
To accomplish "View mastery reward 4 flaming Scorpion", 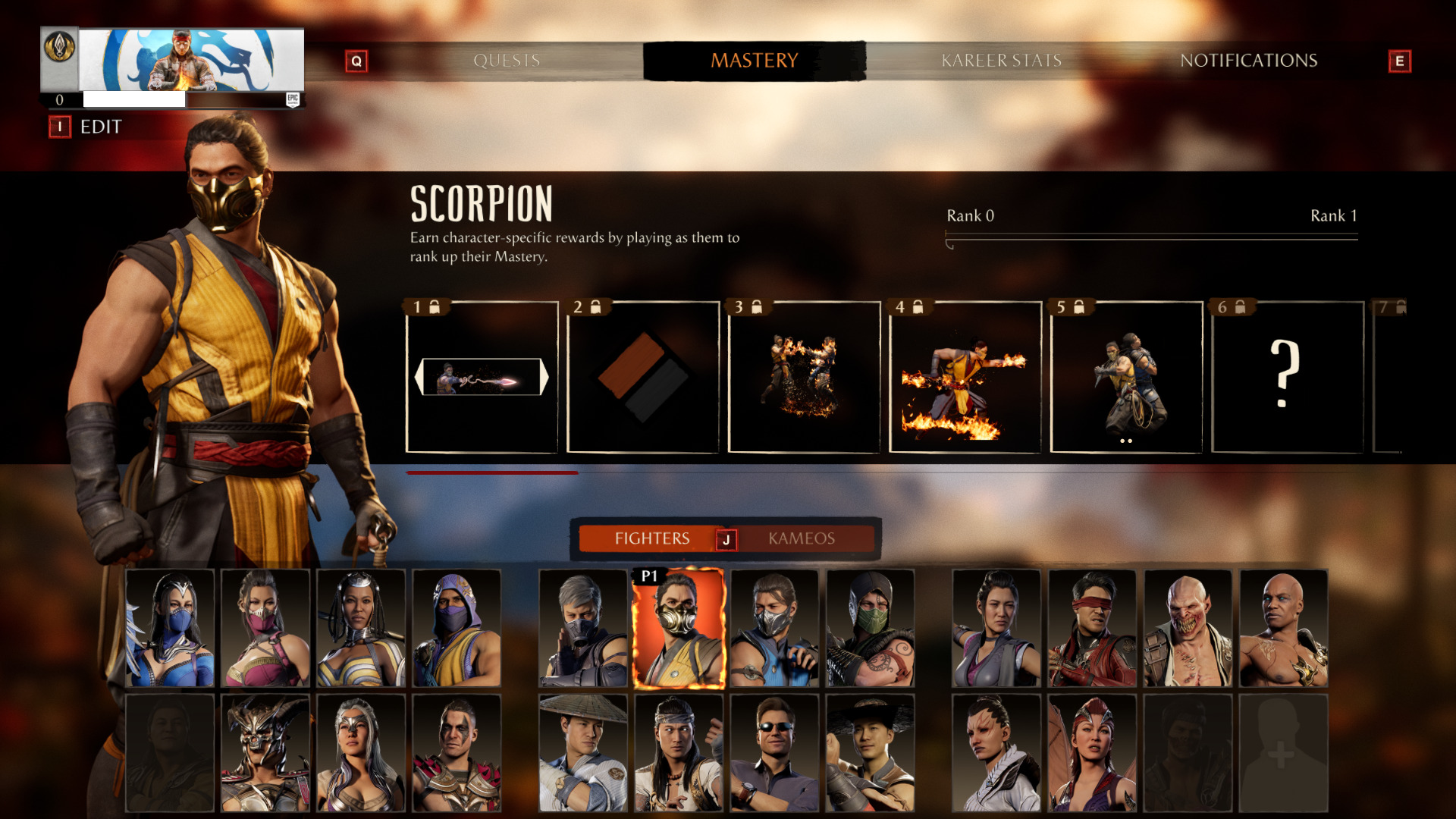I will [x=965, y=377].
